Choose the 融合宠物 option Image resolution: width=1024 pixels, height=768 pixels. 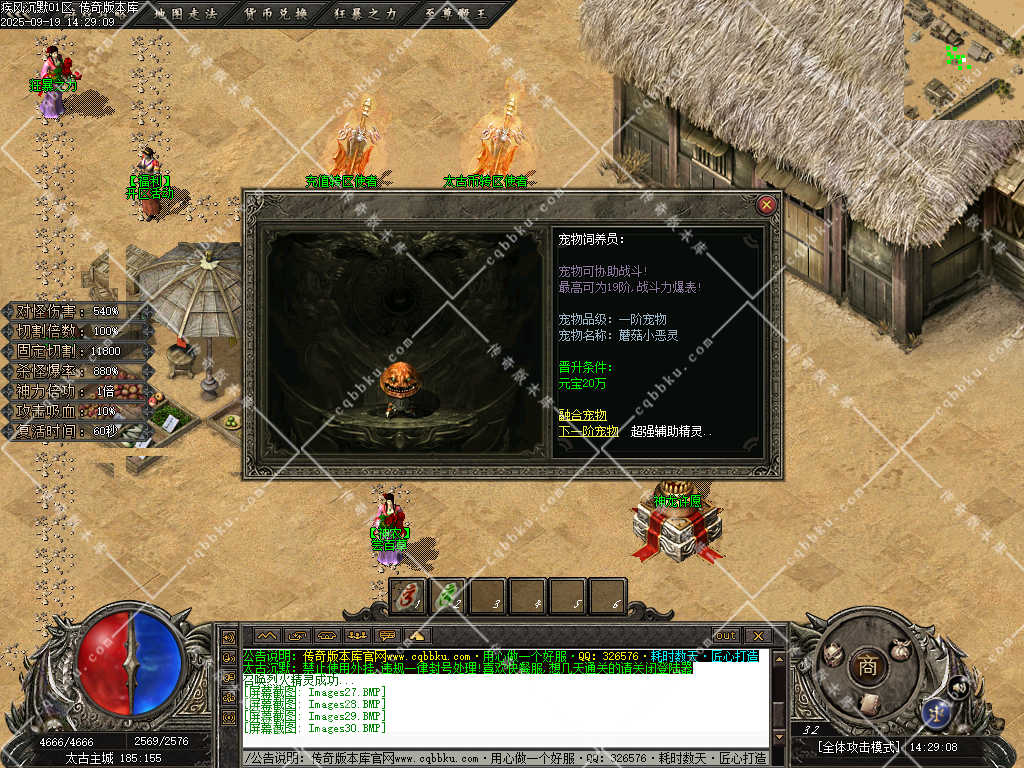(582, 415)
